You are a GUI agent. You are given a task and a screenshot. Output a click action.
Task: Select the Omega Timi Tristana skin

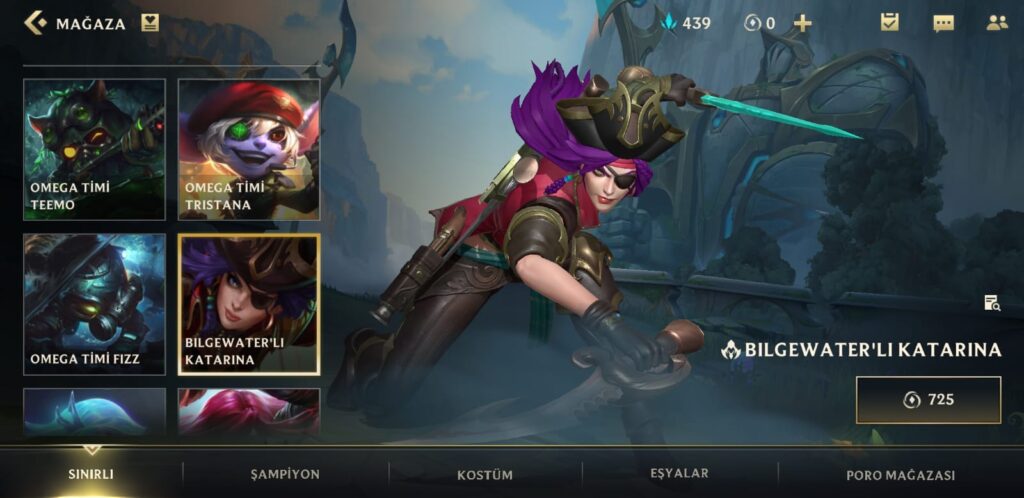pyautogui.click(x=249, y=150)
